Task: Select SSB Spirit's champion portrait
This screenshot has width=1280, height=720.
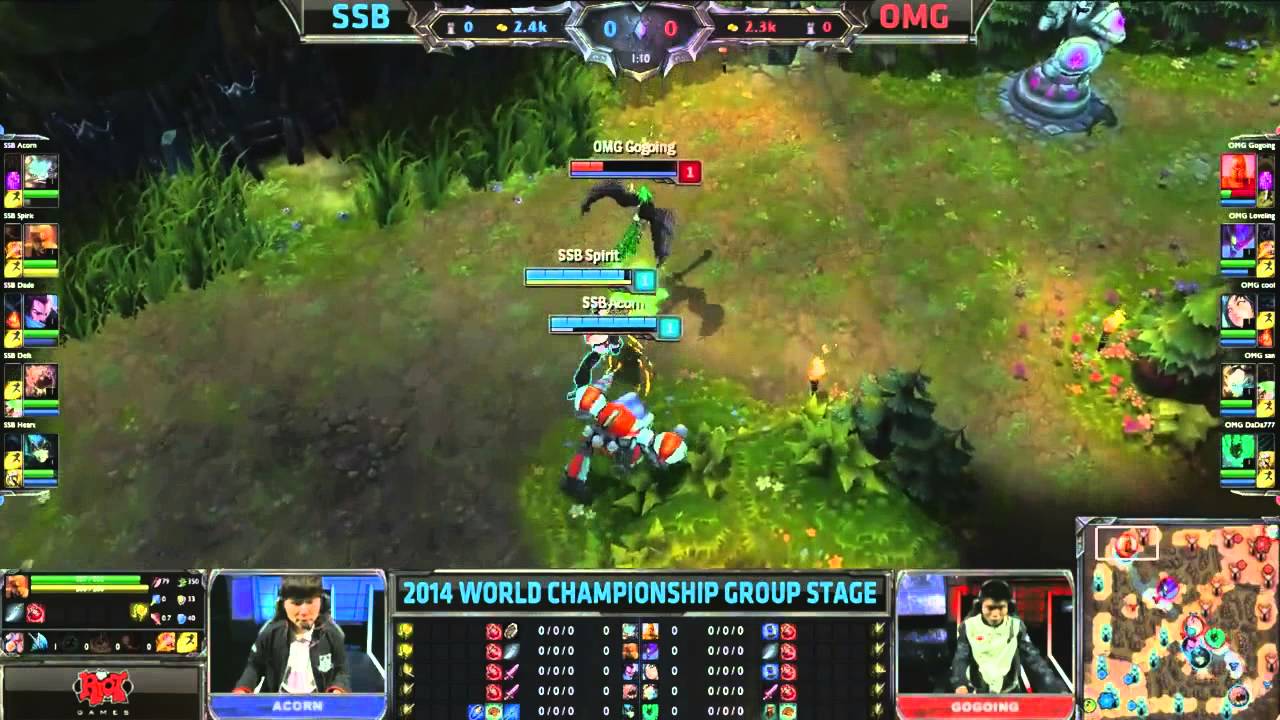Action: [x=41, y=241]
